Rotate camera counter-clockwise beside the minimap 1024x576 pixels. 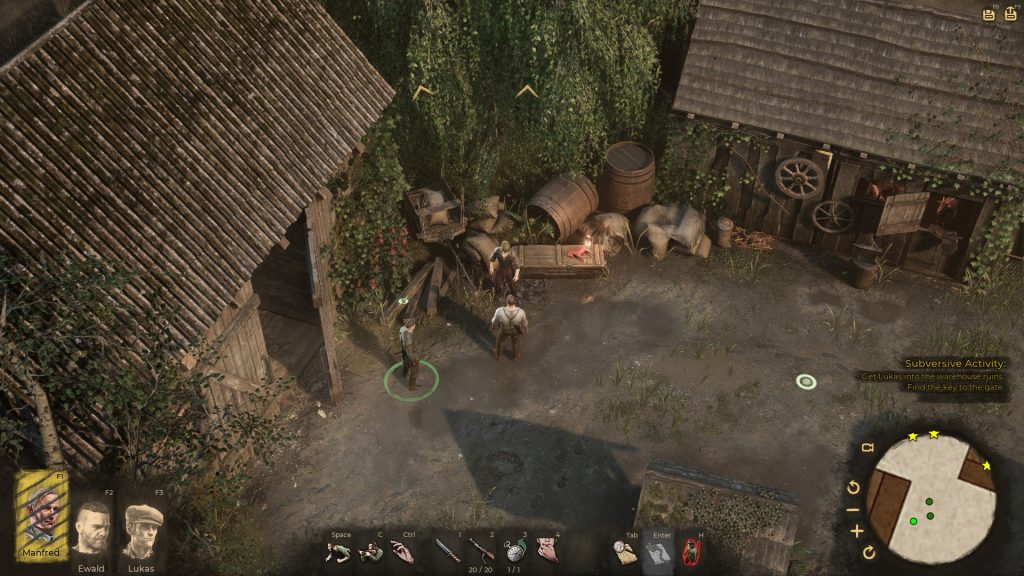click(x=853, y=488)
